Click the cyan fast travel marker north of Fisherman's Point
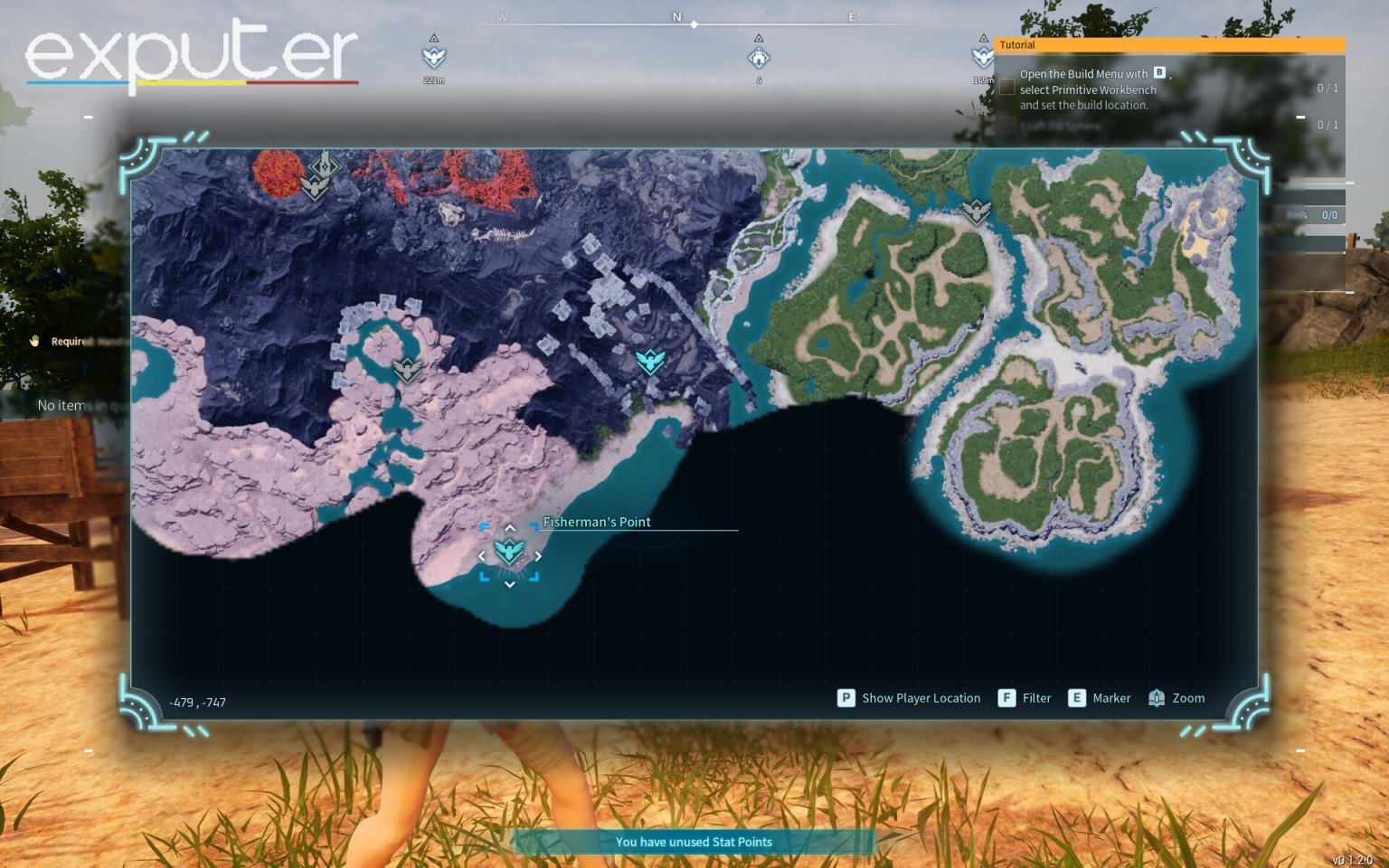This screenshot has height=868, width=1389. tap(650, 363)
